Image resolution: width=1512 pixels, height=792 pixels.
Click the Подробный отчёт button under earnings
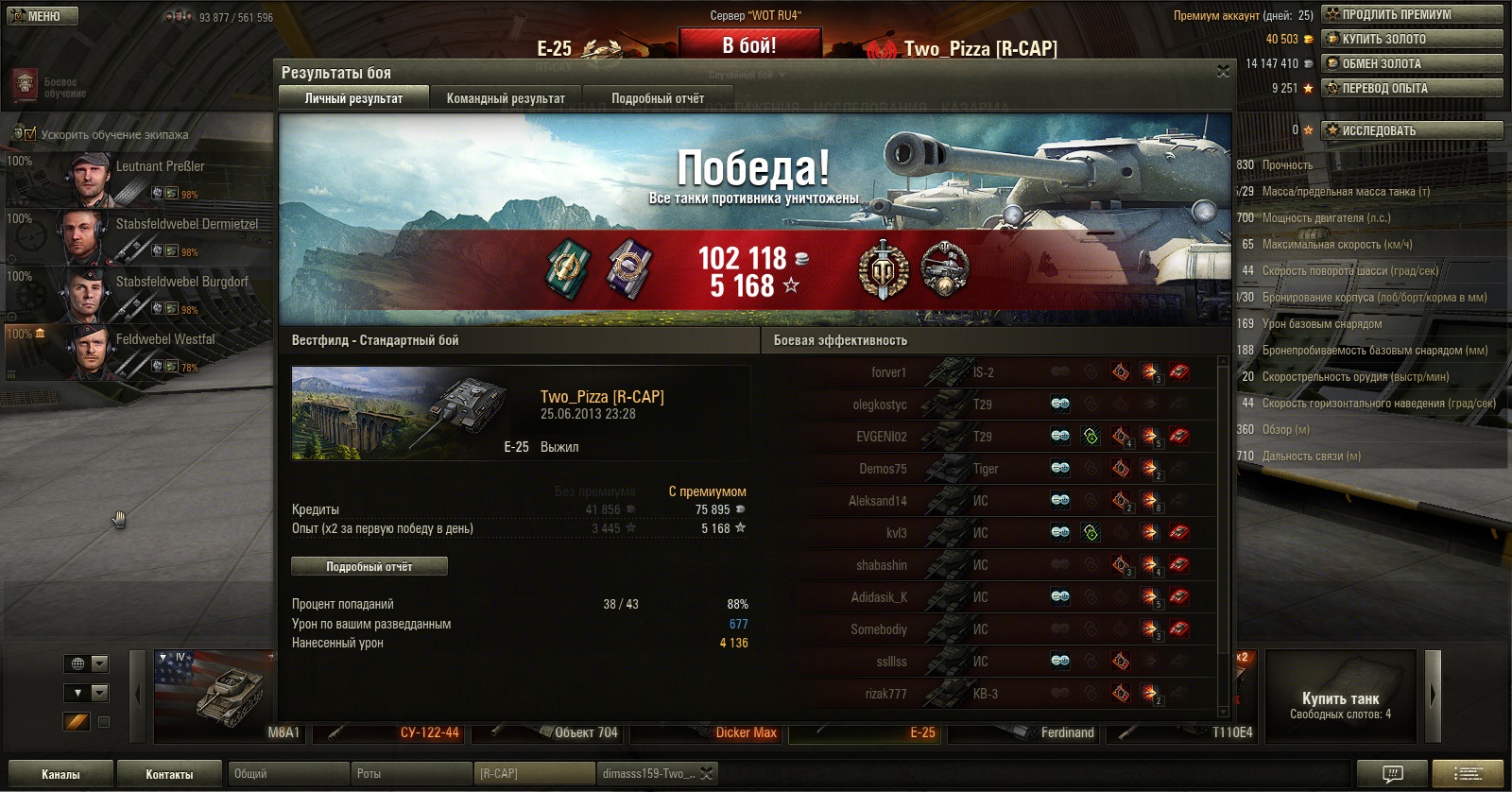tap(369, 567)
